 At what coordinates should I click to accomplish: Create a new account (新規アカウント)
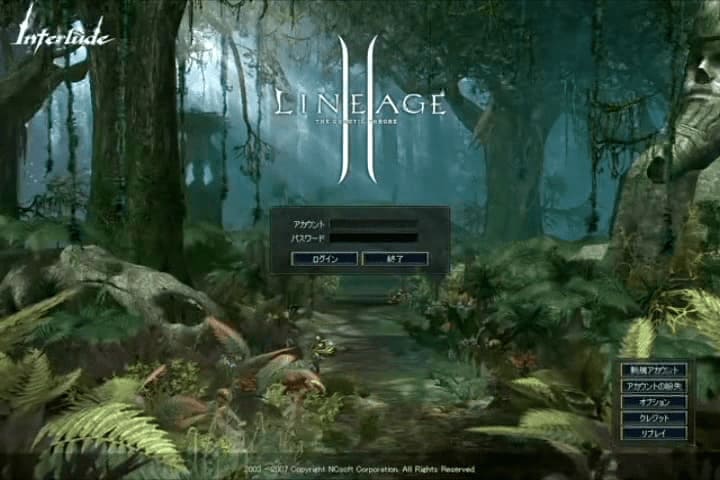(x=654, y=370)
